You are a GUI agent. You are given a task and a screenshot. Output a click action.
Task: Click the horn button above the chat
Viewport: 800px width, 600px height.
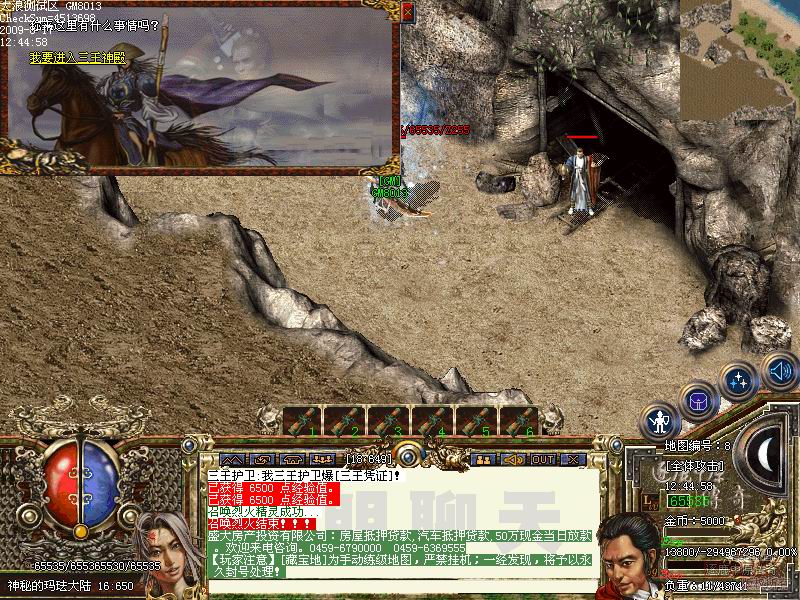pos(514,459)
